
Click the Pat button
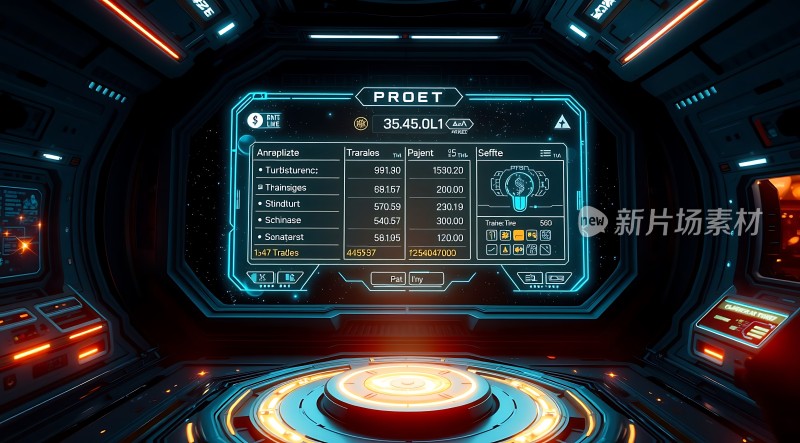pyautogui.click(x=396, y=280)
